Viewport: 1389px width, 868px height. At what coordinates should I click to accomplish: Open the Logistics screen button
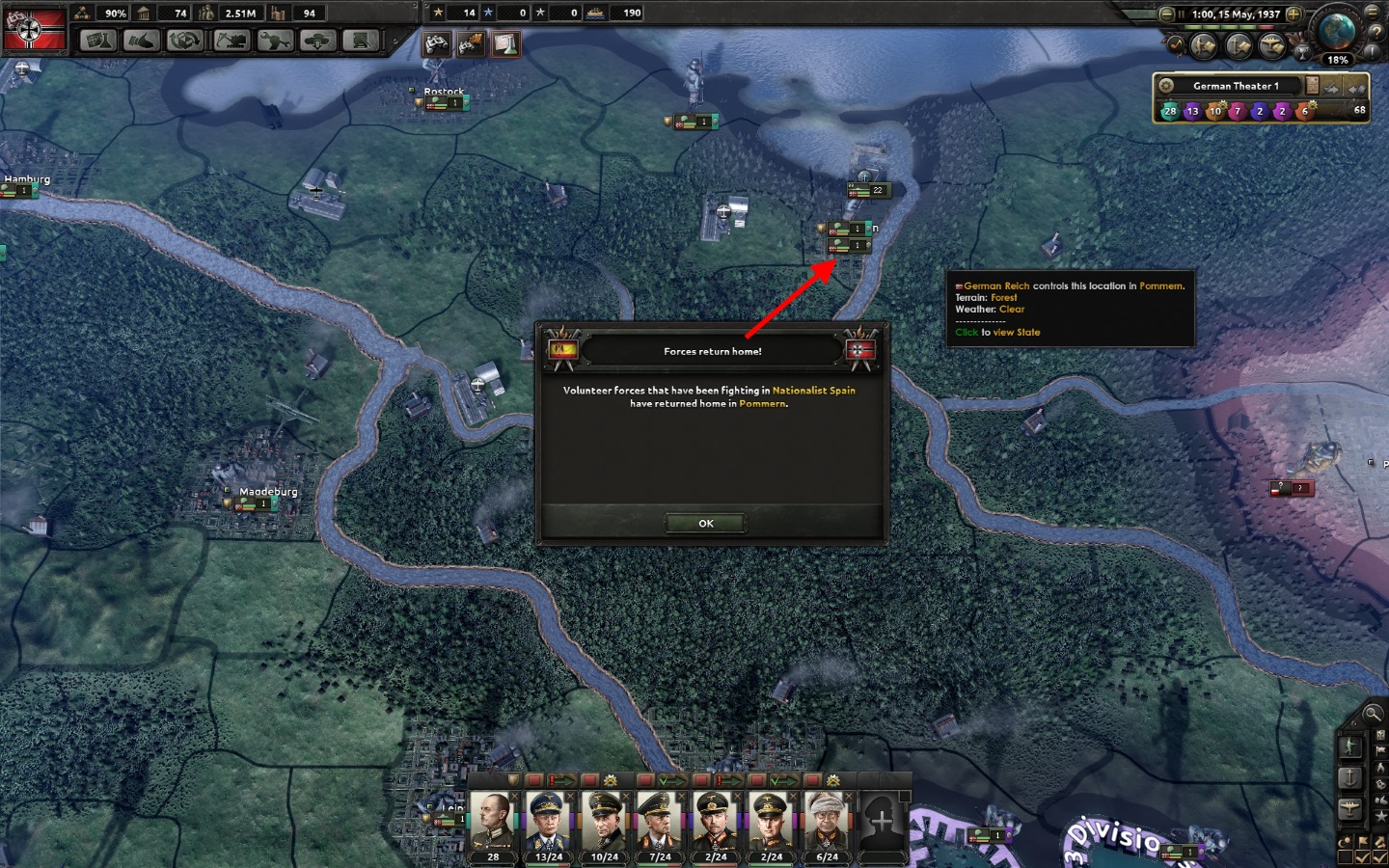pyautogui.click(x=362, y=41)
